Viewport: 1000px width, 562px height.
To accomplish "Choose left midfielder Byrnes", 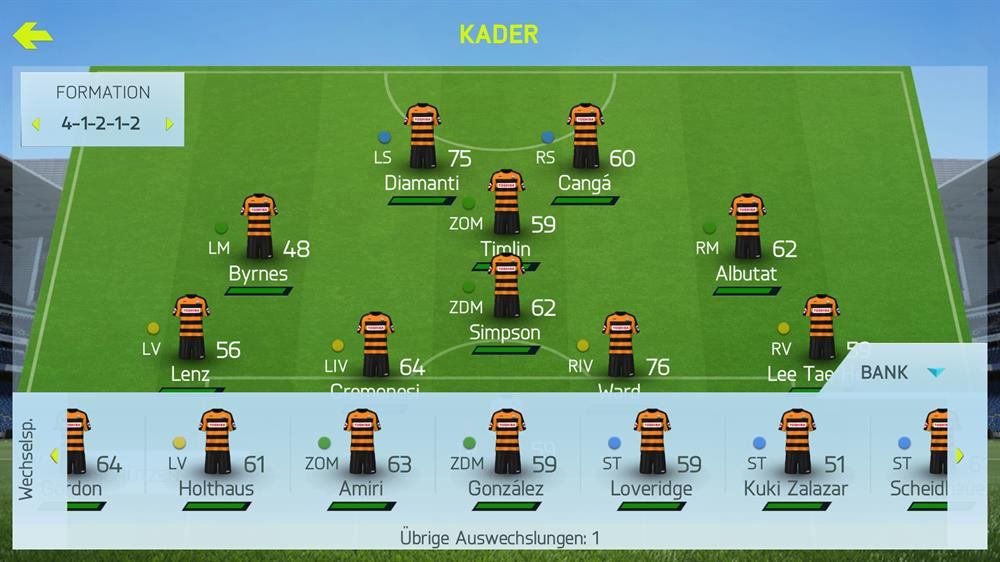I will 259,229.
